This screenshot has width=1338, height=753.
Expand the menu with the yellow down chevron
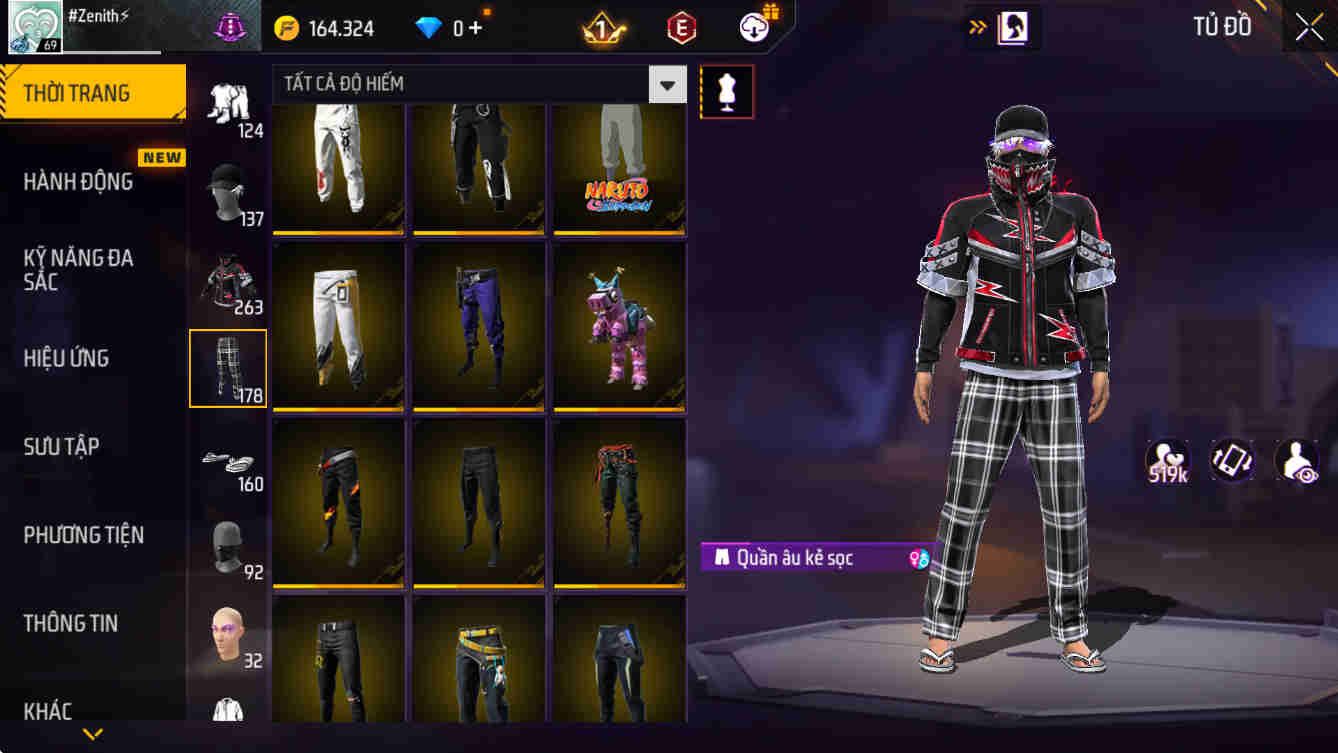pyautogui.click(x=93, y=735)
